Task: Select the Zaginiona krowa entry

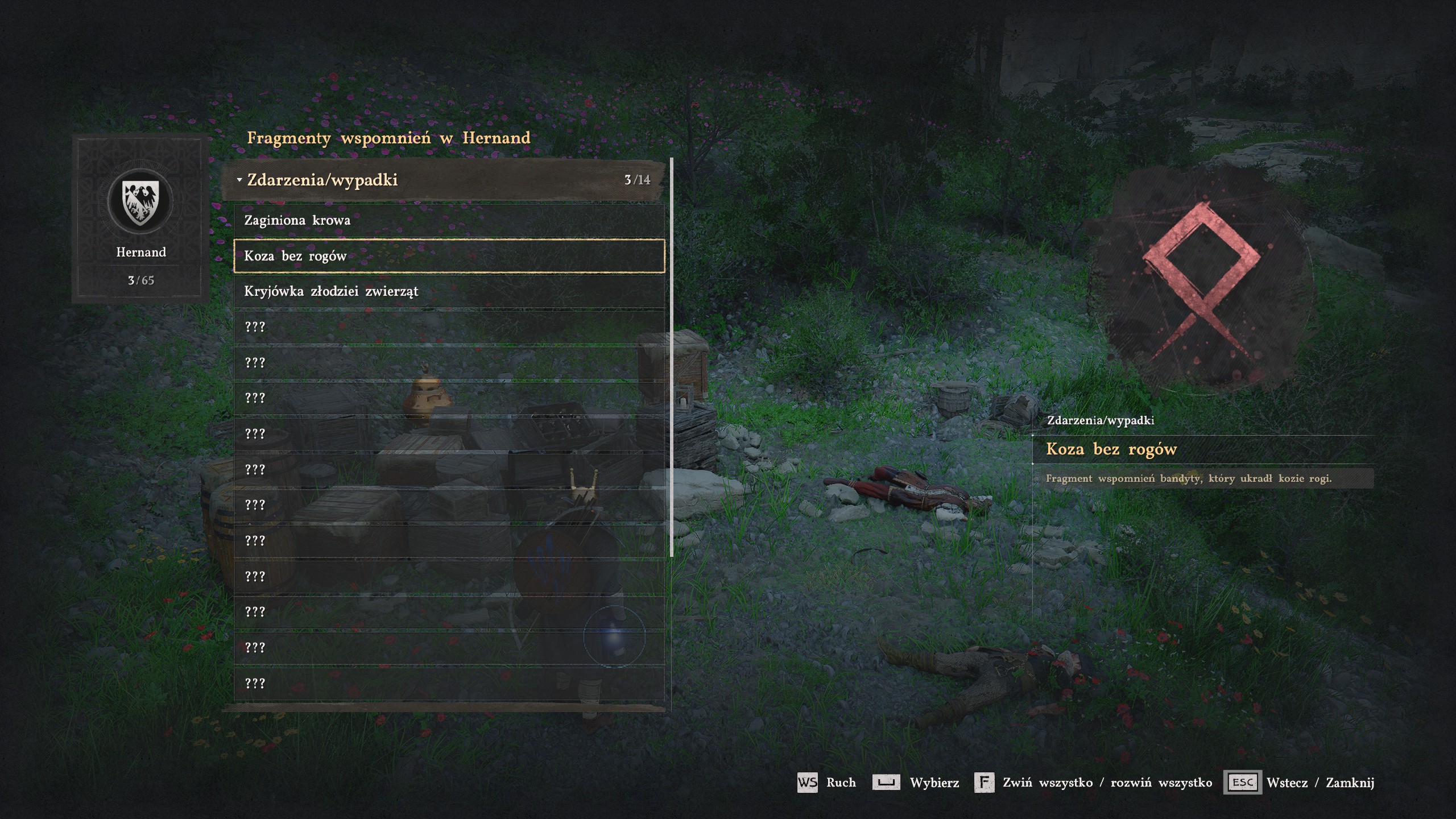Action: coord(448,221)
